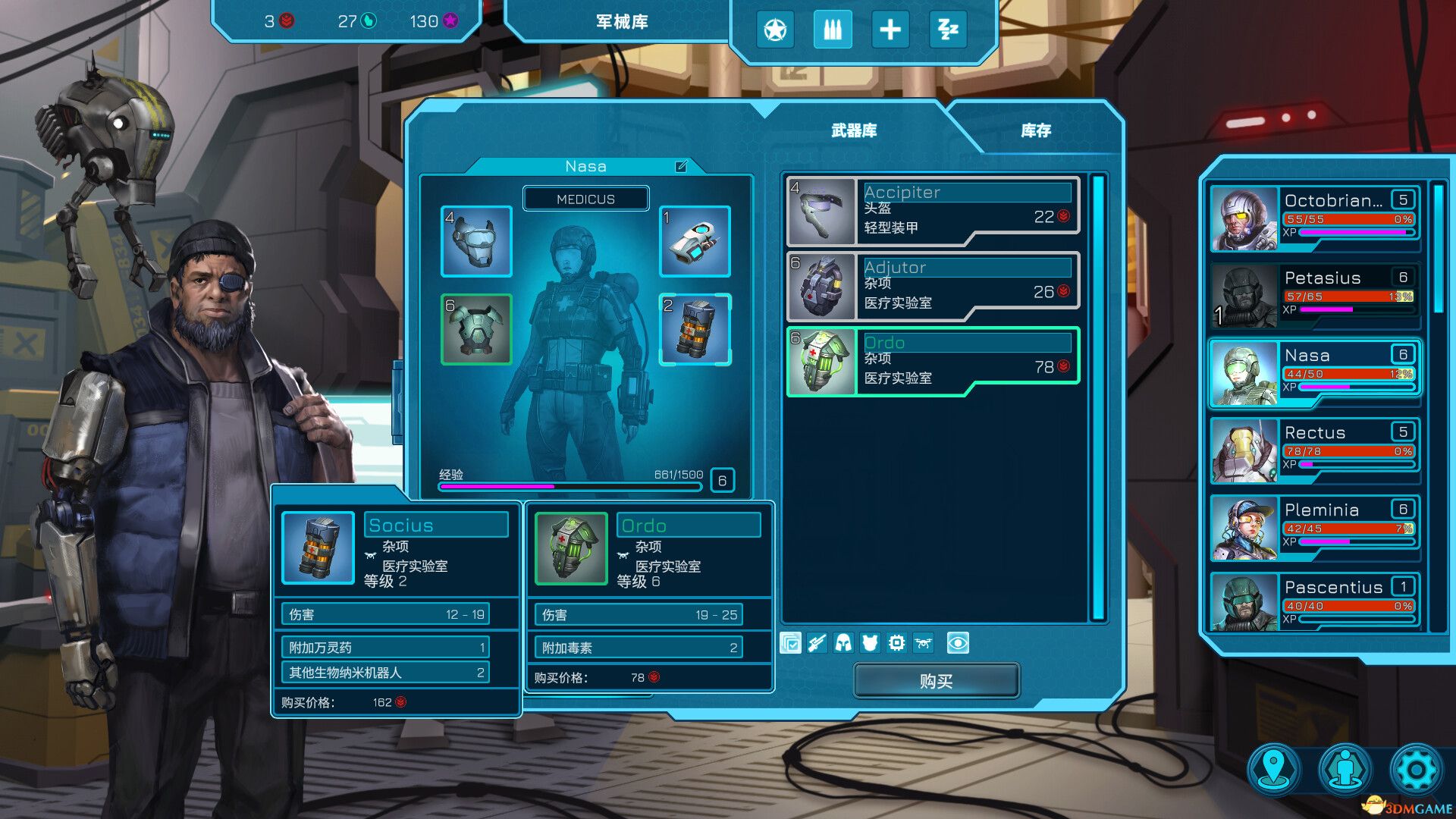Image resolution: width=1456 pixels, height=819 pixels.
Task: Rename soldier with the edit pencil icon
Action: [681, 166]
